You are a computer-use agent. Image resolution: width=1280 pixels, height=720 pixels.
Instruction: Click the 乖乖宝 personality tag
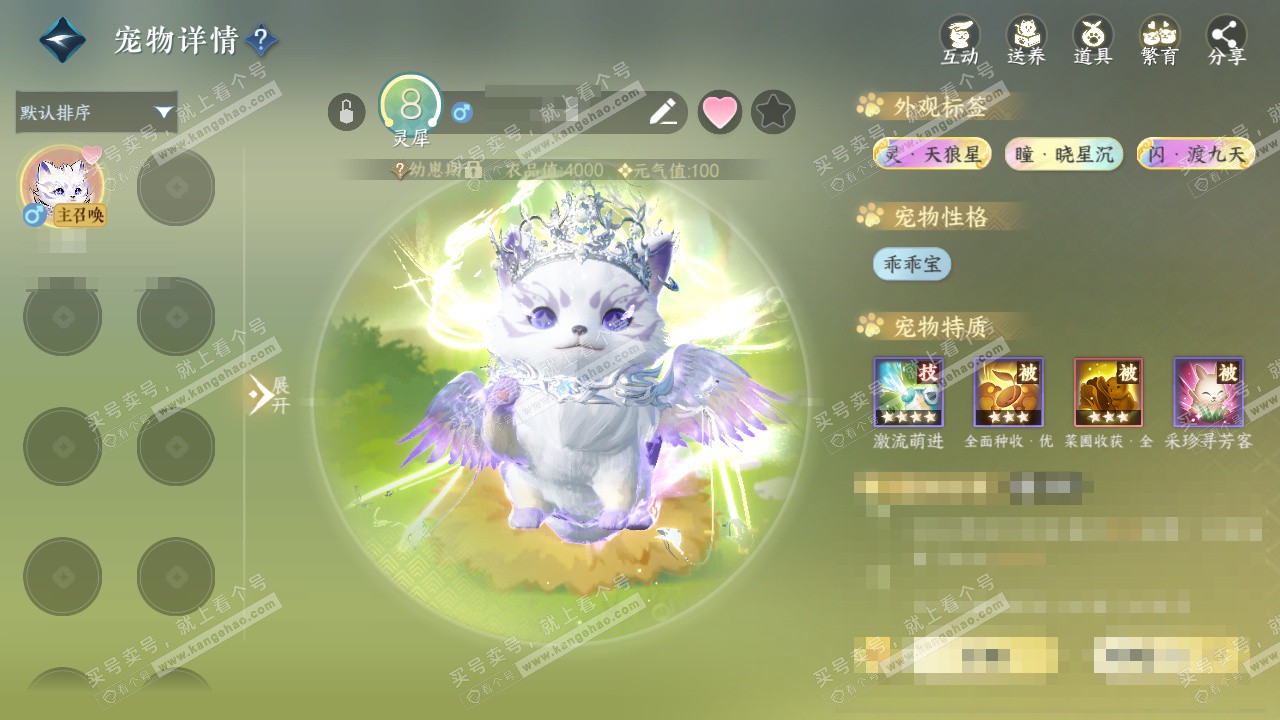tap(911, 264)
